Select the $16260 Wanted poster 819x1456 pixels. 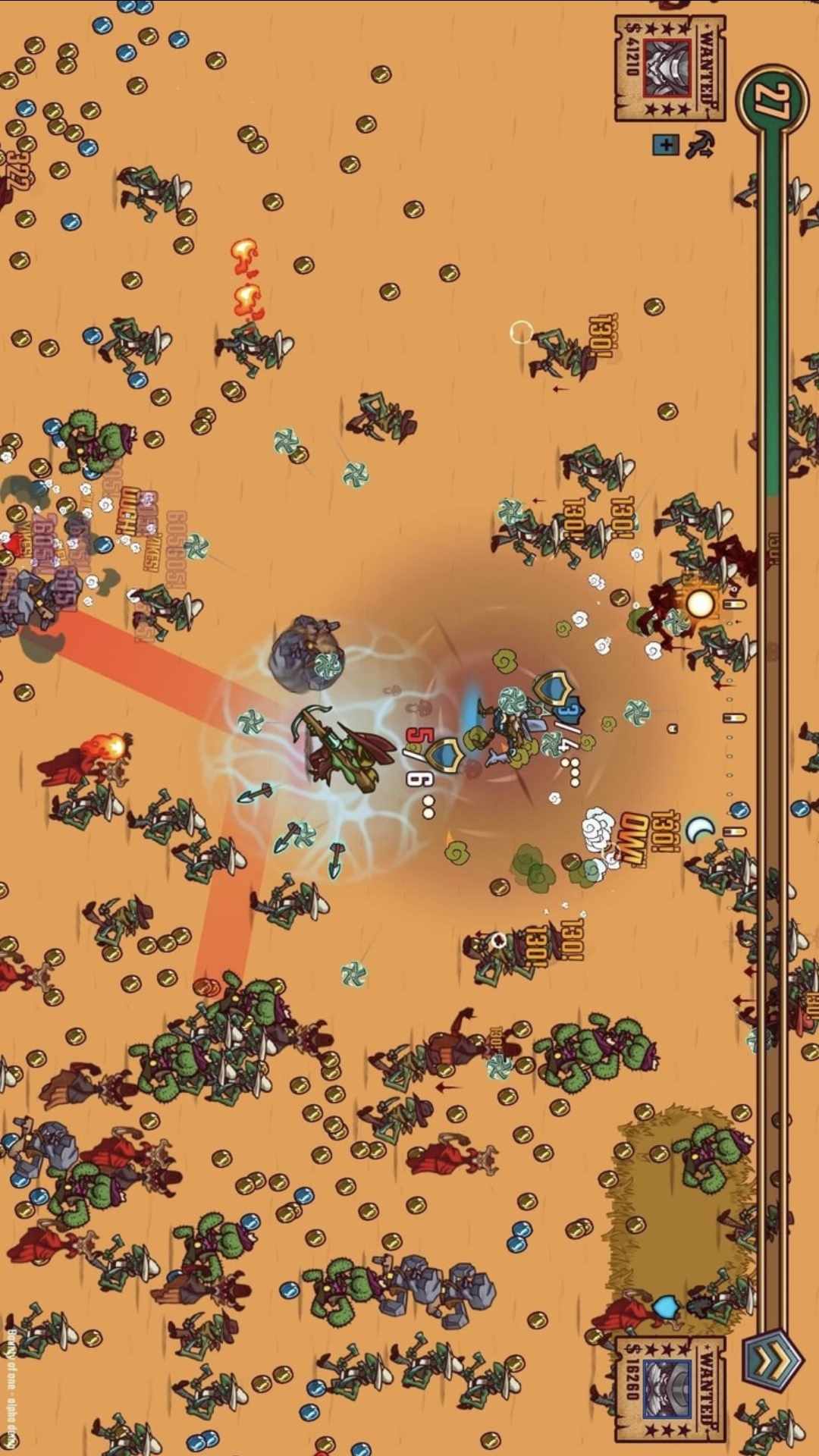669,1389
